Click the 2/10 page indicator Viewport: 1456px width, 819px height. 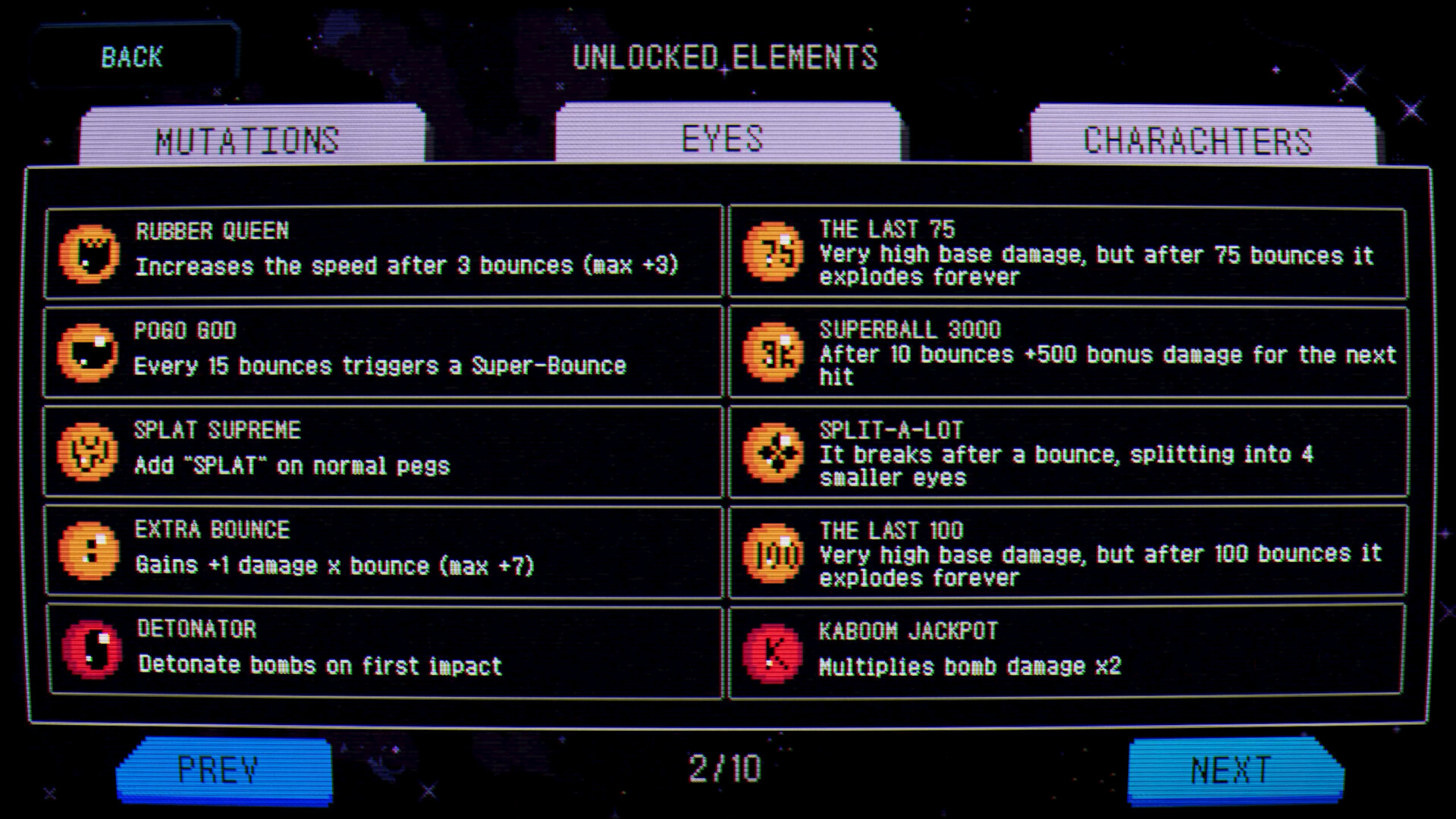pos(726,768)
